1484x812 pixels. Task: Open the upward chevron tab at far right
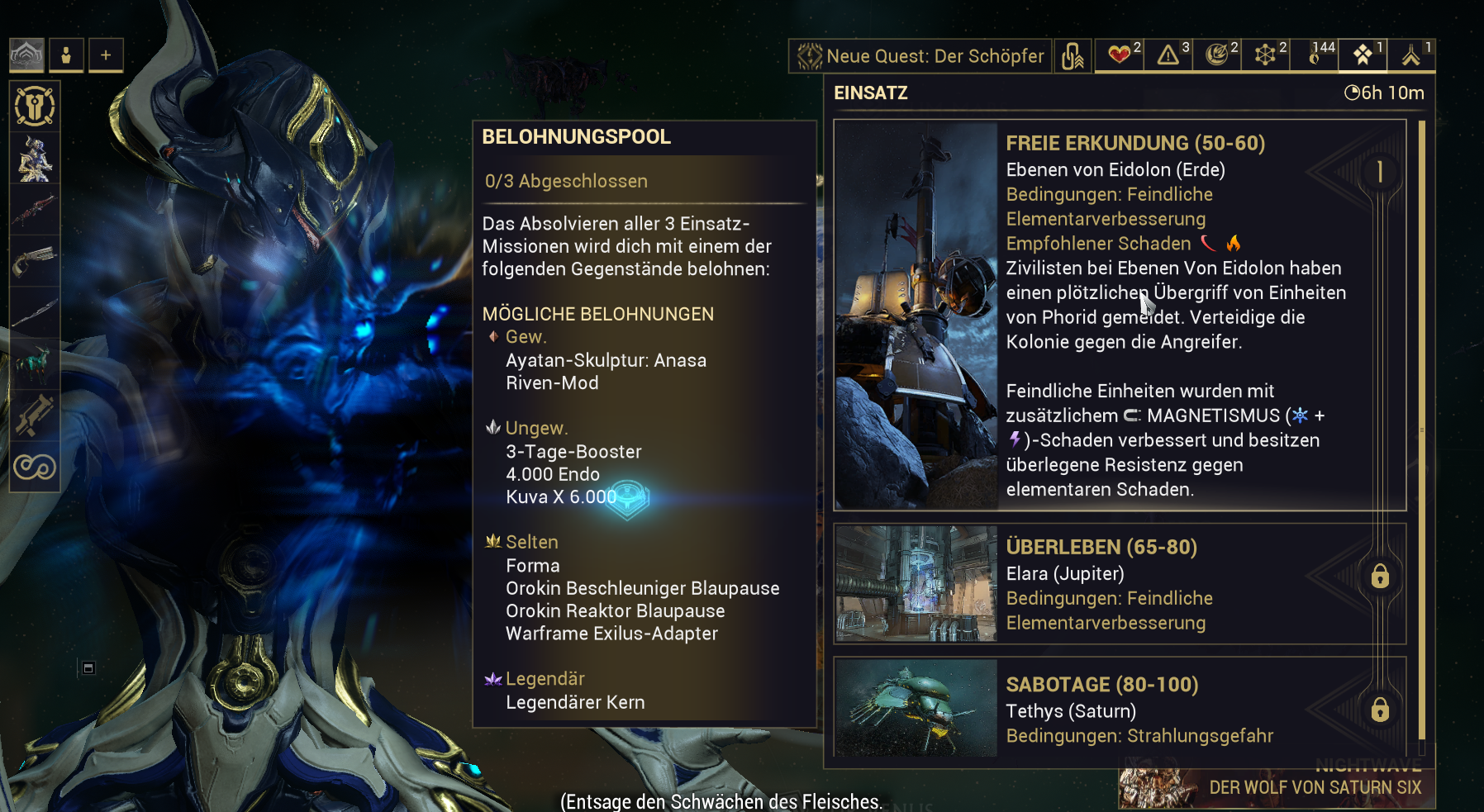click(x=1411, y=55)
